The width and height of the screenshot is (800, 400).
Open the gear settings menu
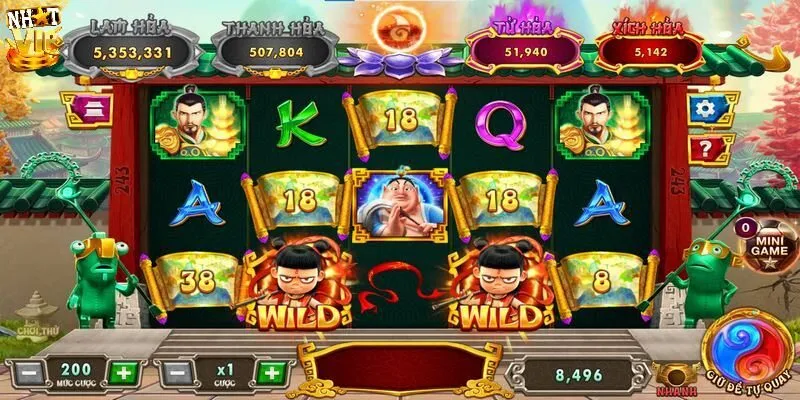(707, 109)
